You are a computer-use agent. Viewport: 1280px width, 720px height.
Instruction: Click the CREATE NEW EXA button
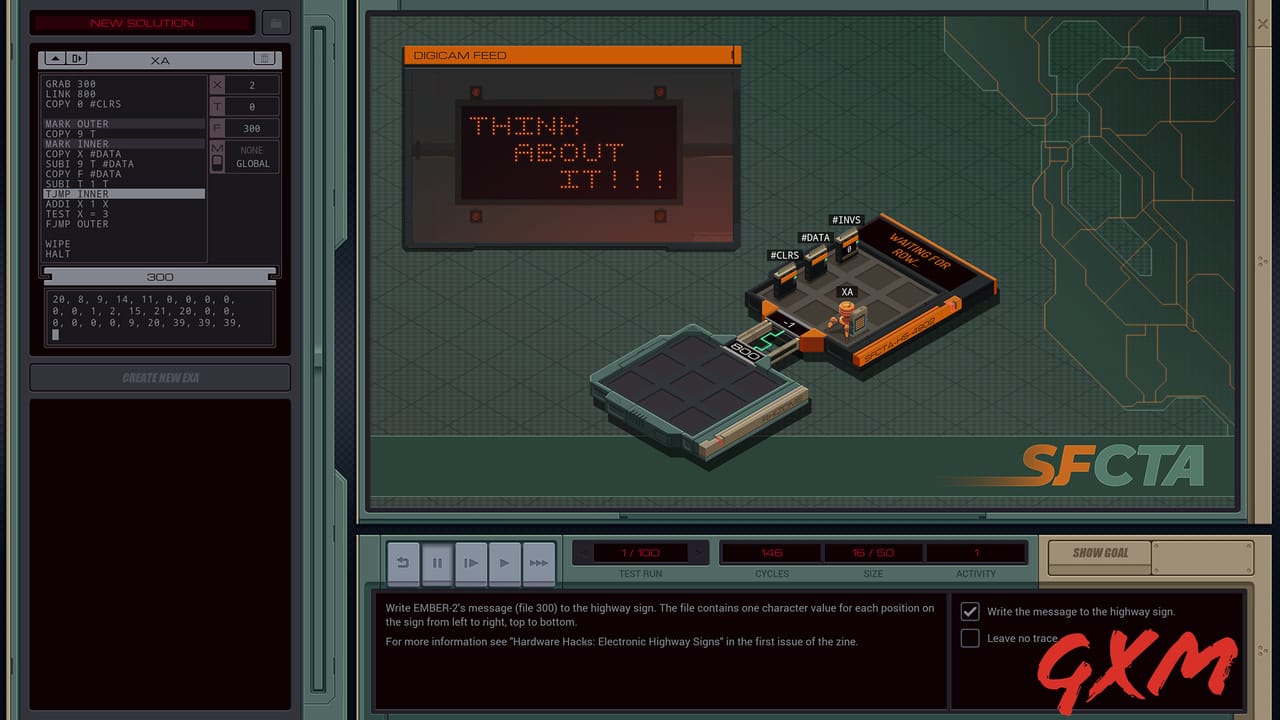(x=159, y=377)
